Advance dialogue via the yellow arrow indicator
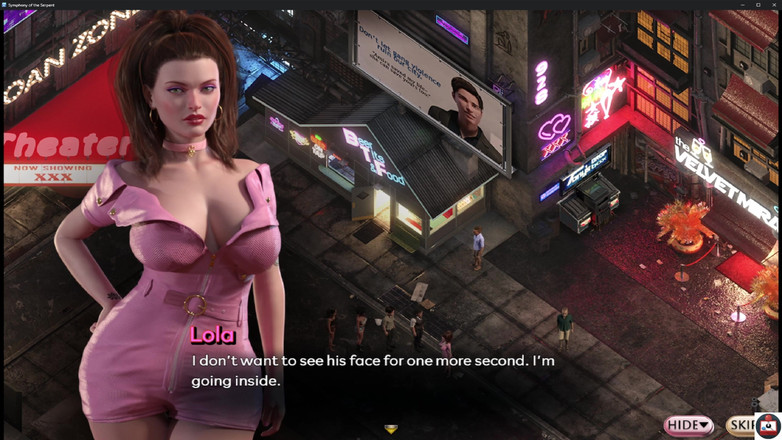This screenshot has height=440, width=782. [391, 430]
